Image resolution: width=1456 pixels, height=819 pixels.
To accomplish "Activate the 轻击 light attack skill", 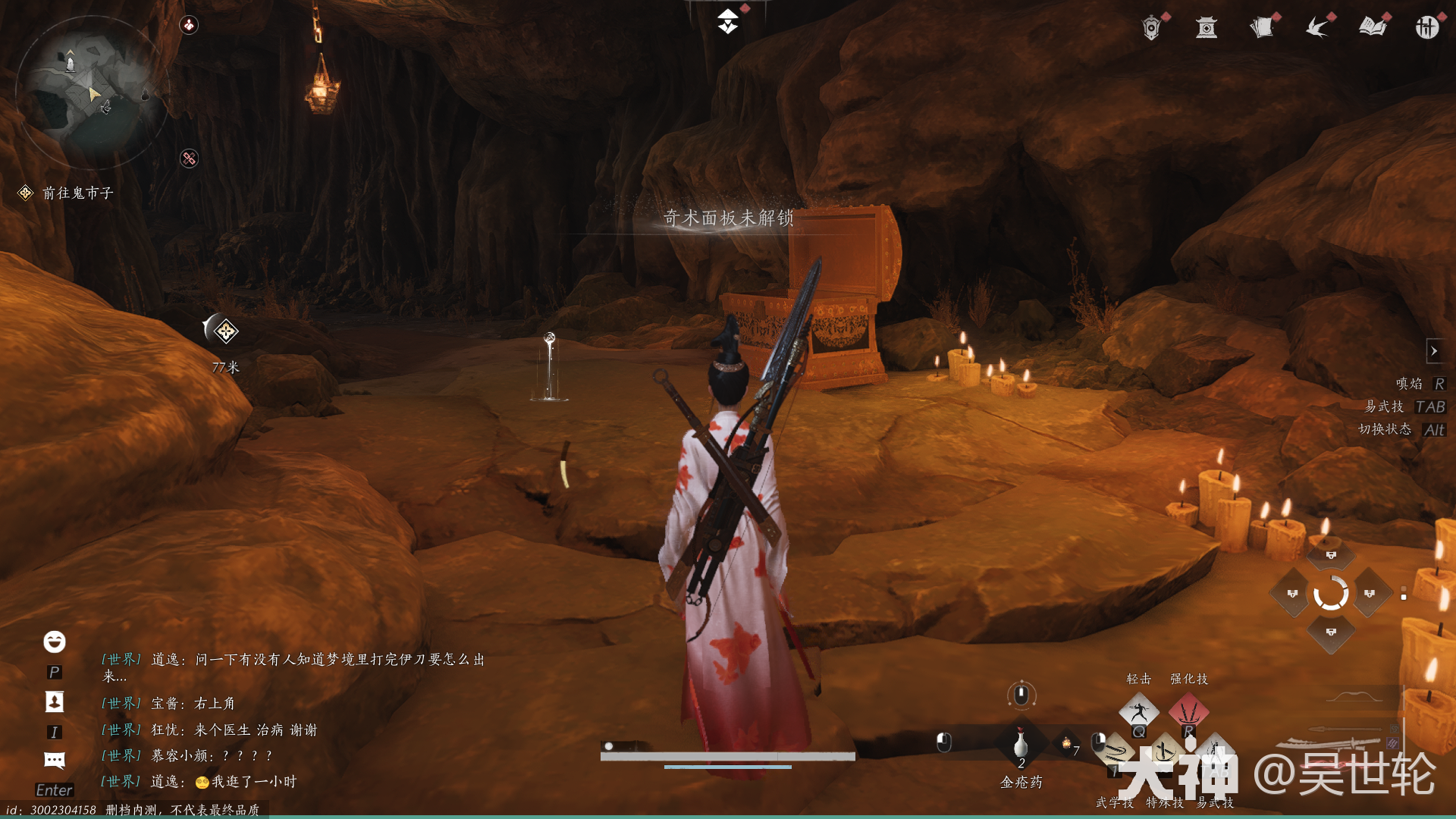I will click(x=1139, y=712).
